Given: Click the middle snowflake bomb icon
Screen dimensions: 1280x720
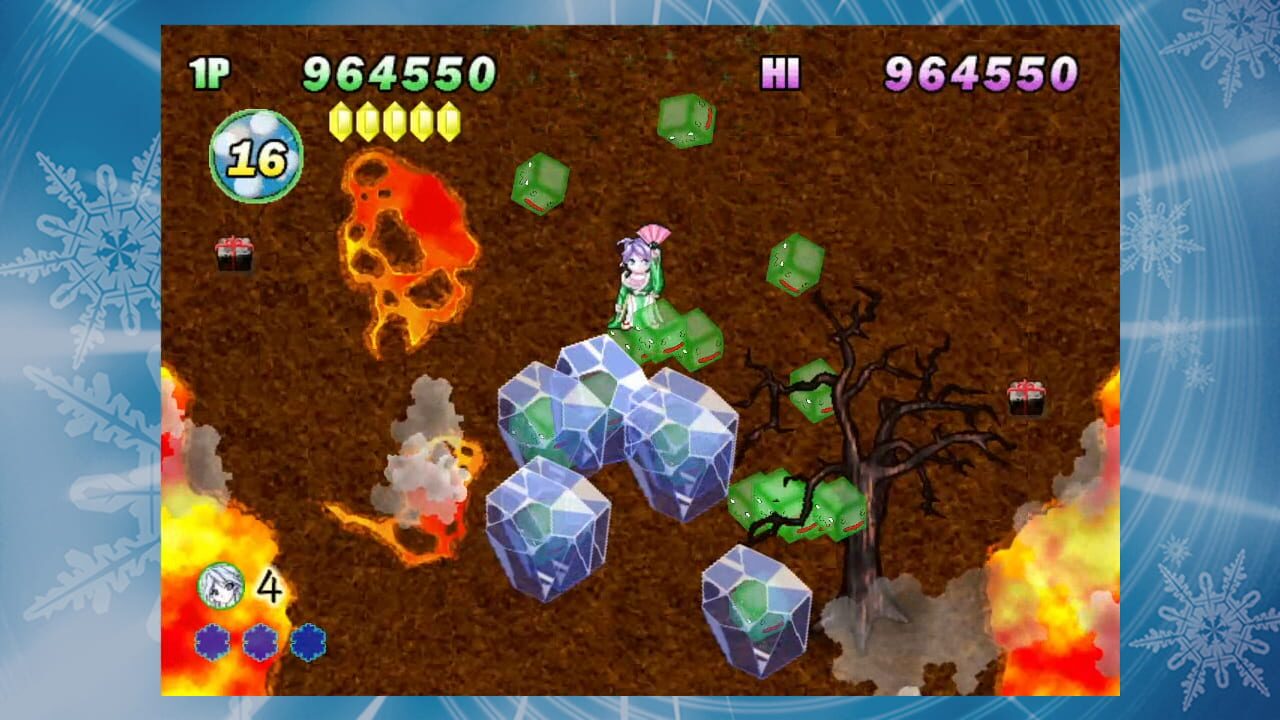Looking at the screenshot, I should point(261,640).
